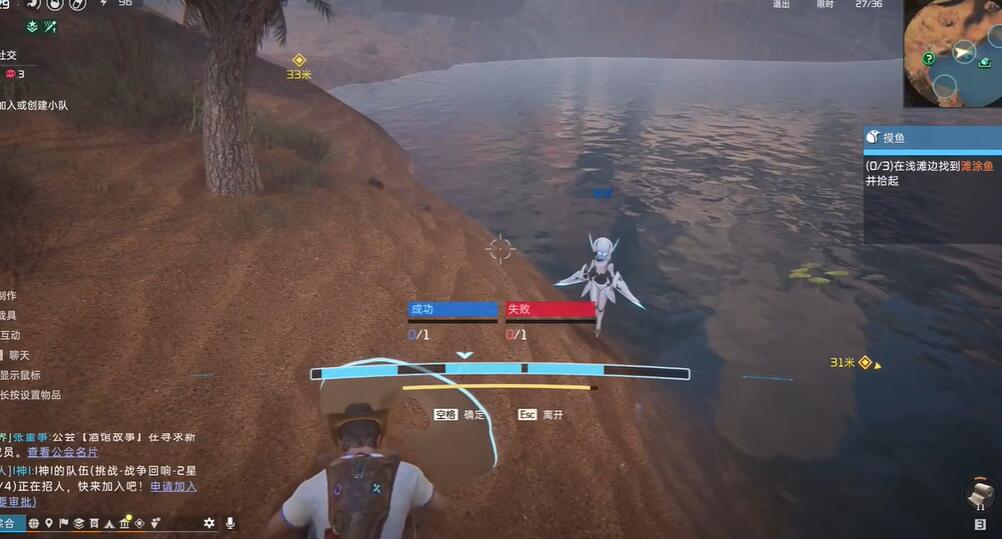Click the 退出 exit button
Image resolution: width=1002 pixels, height=539 pixels.
point(781,5)
